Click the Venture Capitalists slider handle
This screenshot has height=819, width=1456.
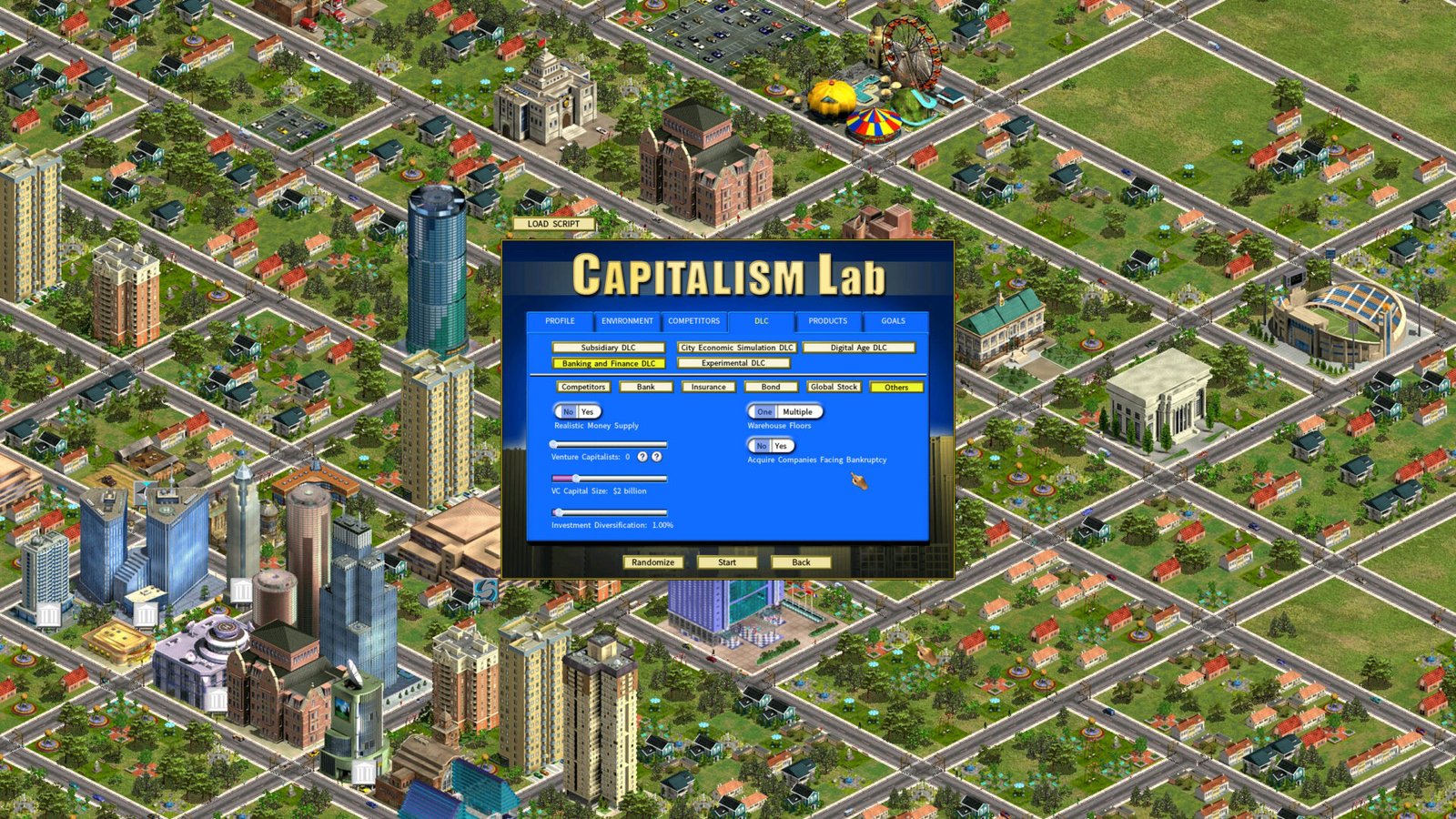(552, 444)
